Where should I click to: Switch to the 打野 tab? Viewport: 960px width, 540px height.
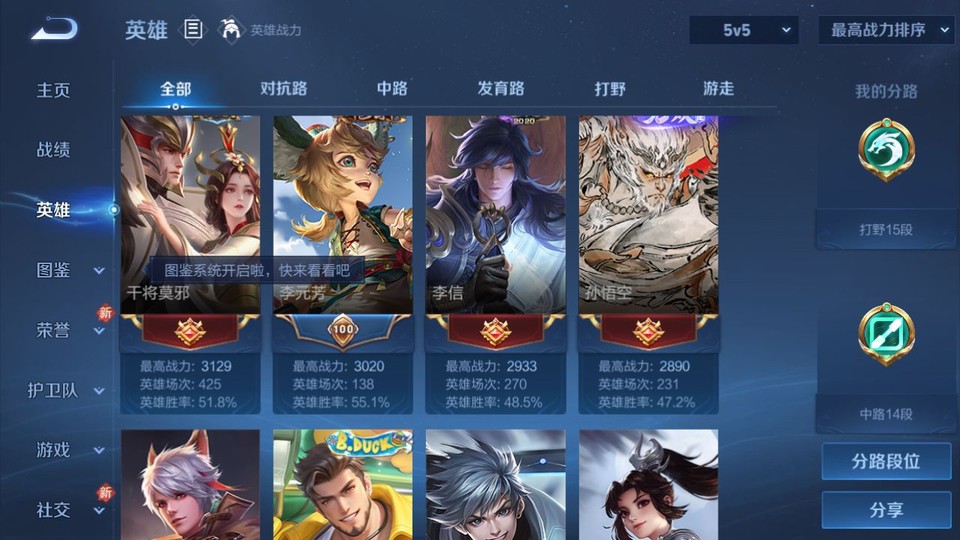click(x=610, y=88)
